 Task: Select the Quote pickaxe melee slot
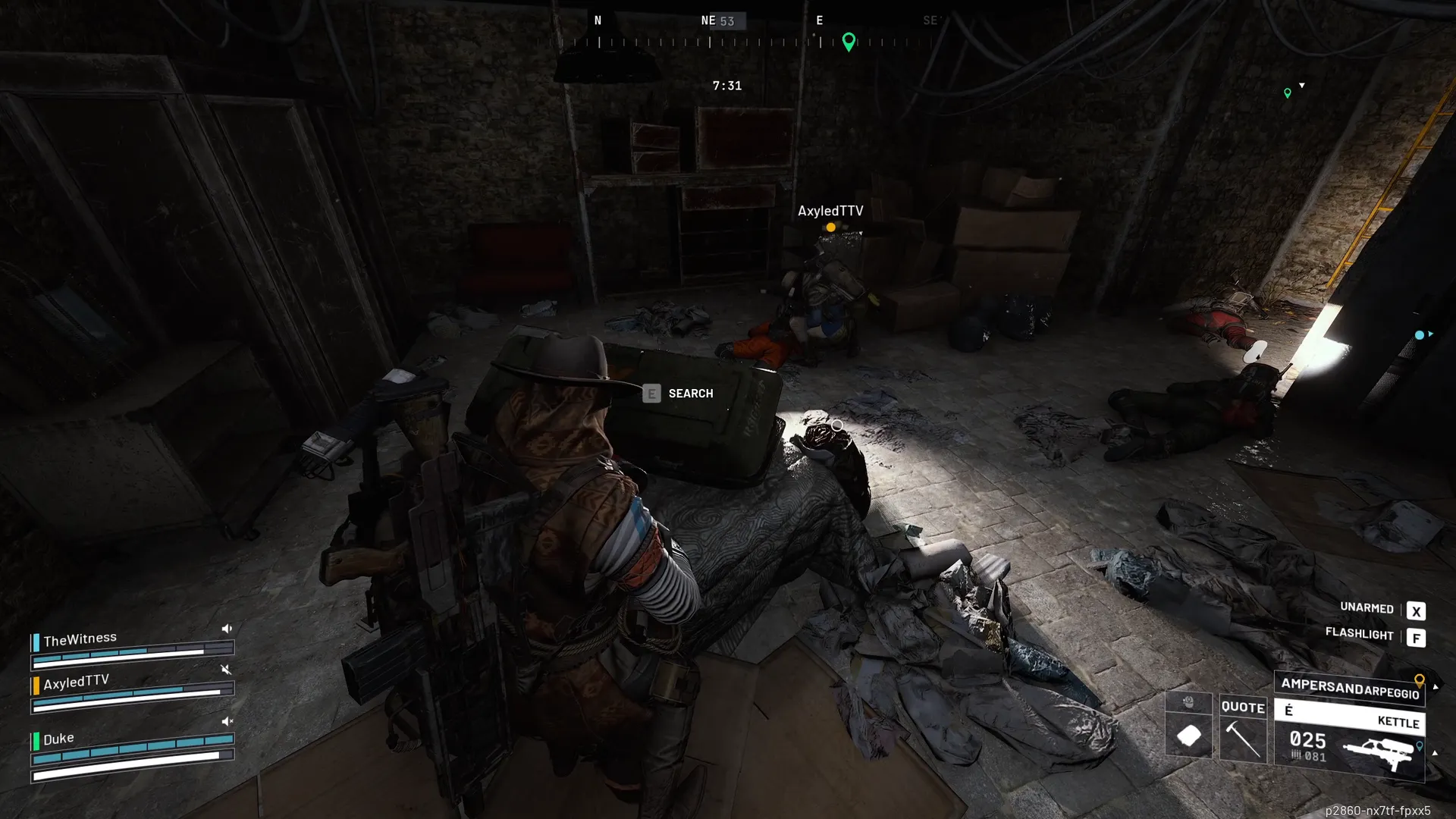click(x=1243, y=729)
